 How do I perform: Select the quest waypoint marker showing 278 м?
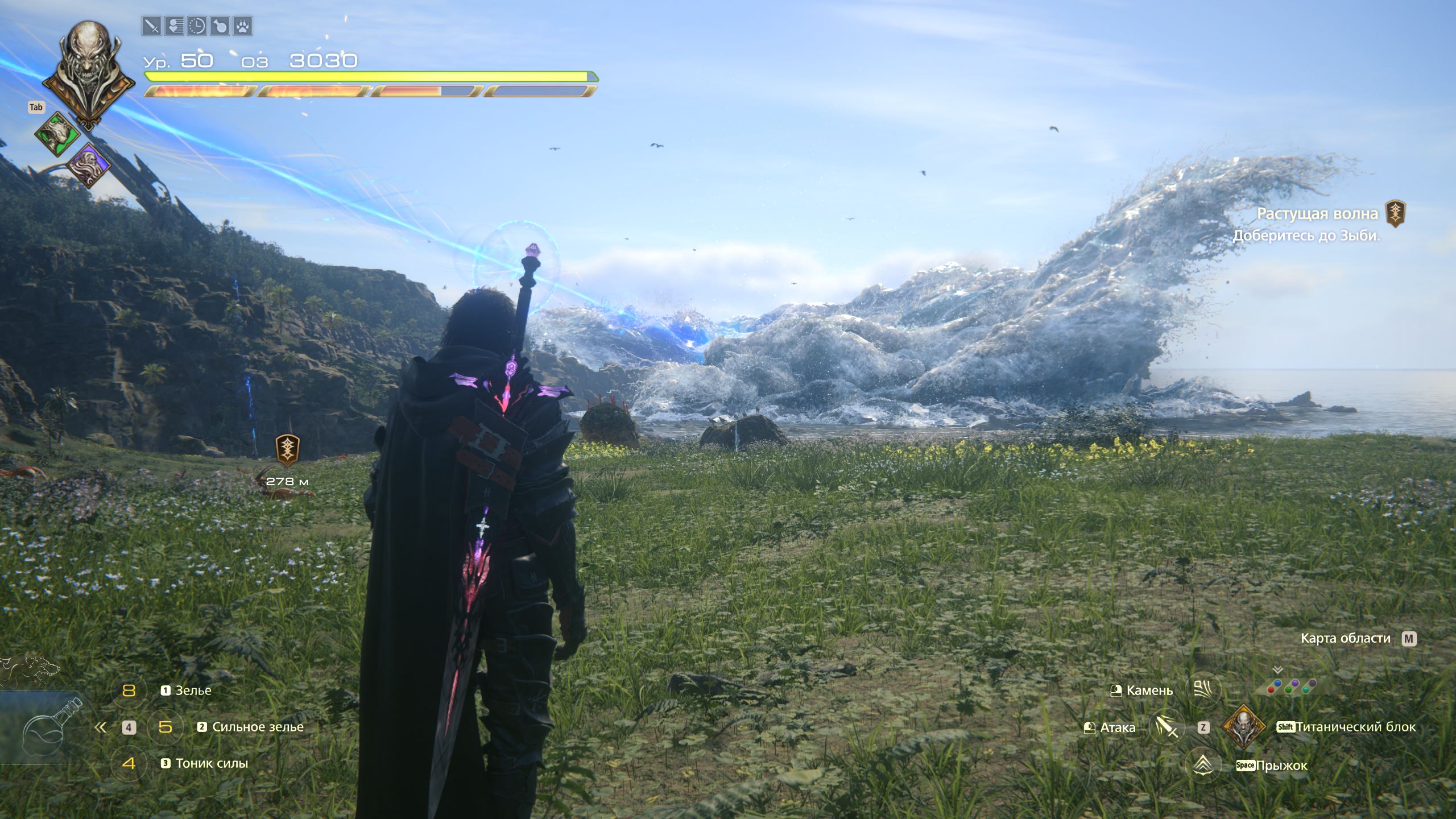pos(288,449)
